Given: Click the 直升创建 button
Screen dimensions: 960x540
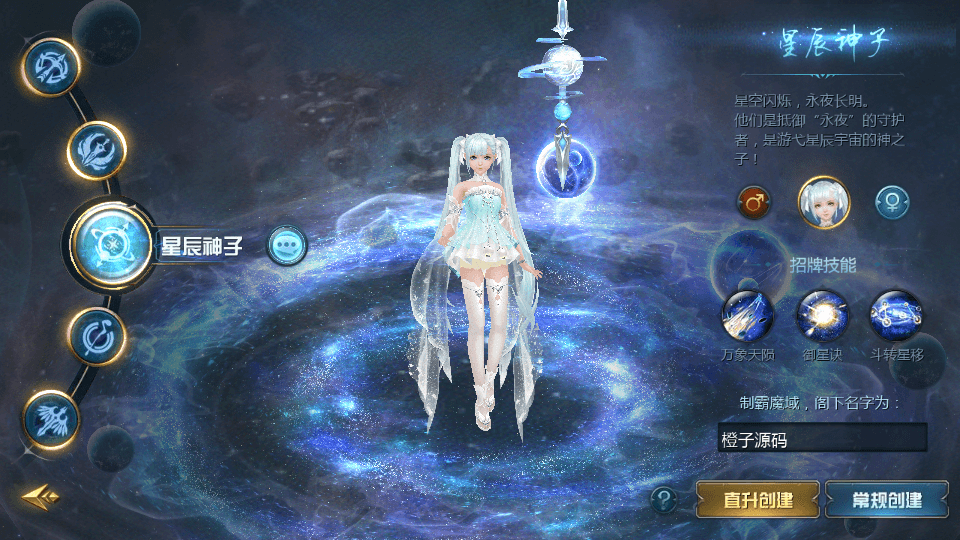Looking at the screenshot, I should [757, 499].
